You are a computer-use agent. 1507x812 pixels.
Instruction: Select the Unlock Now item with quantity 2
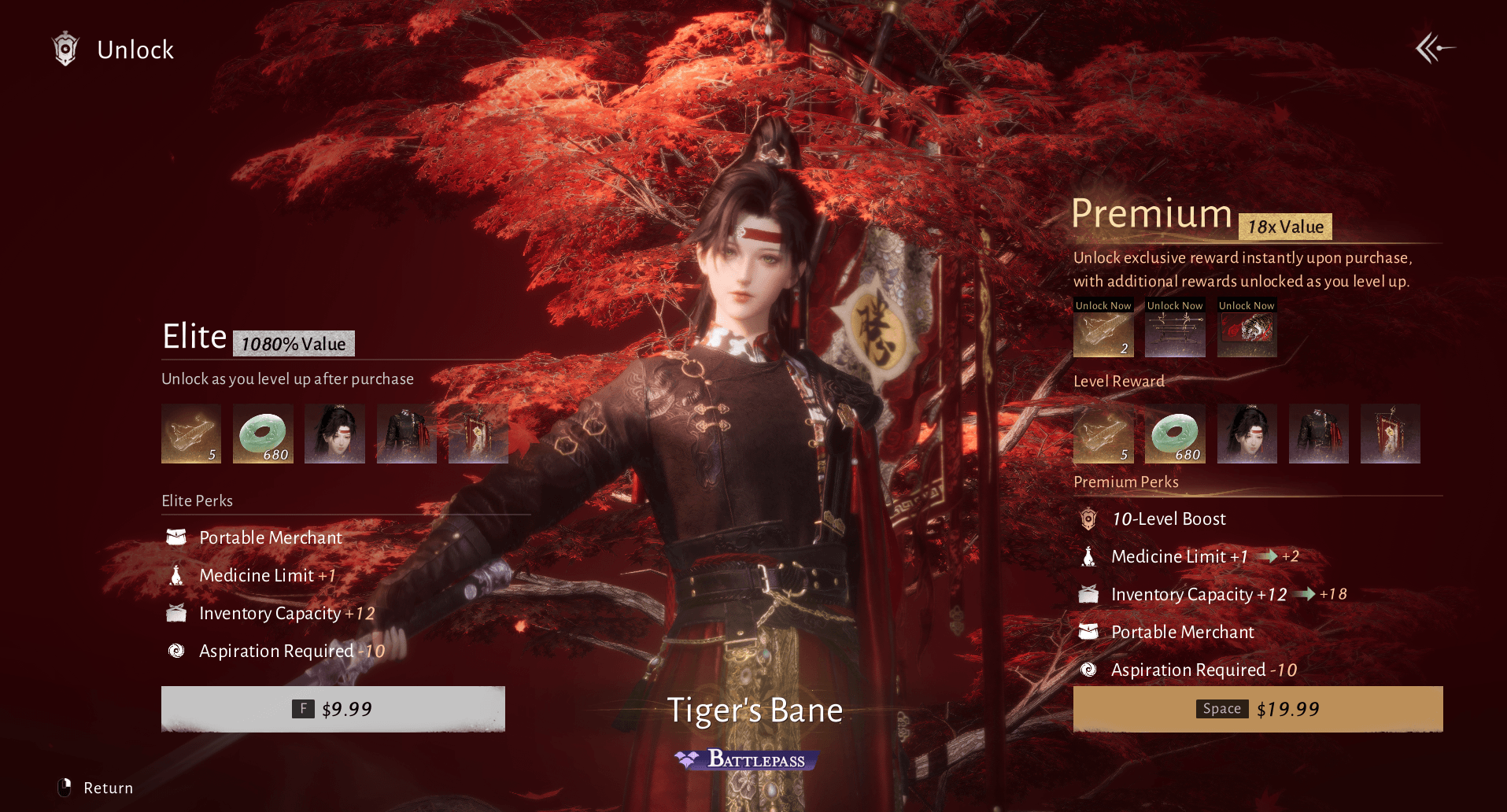pyautogui.click(x=1103, y=334)
